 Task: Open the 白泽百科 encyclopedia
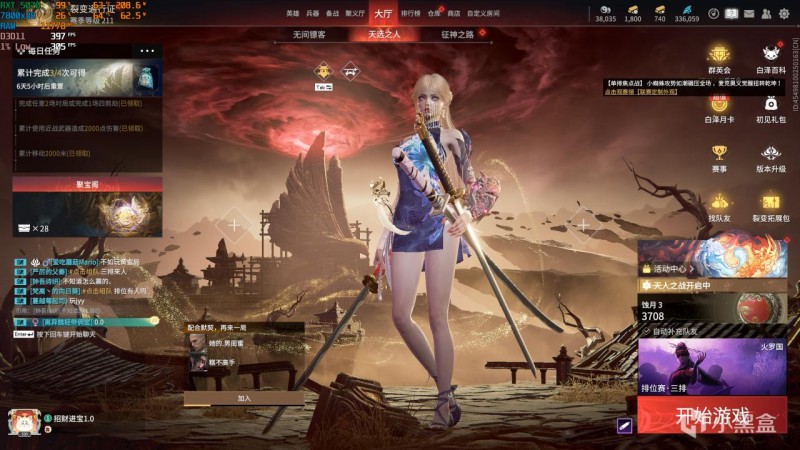(x=770, y=58)
